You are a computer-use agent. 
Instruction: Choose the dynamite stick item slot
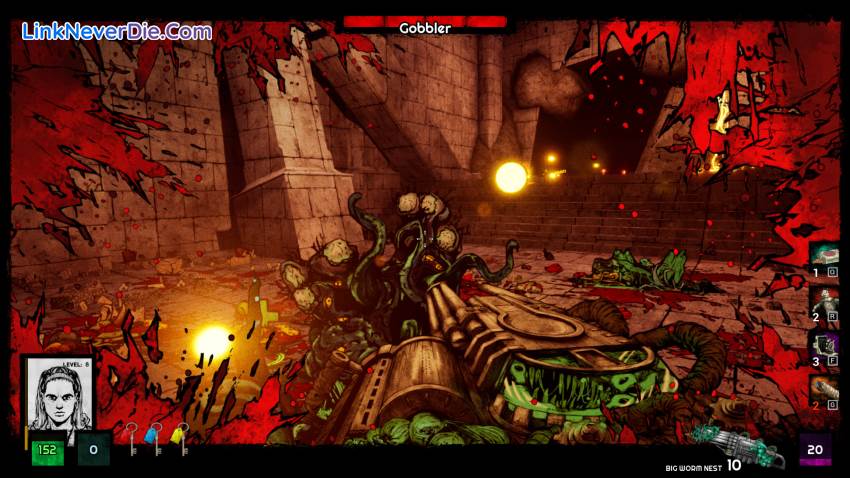[824, 389]
